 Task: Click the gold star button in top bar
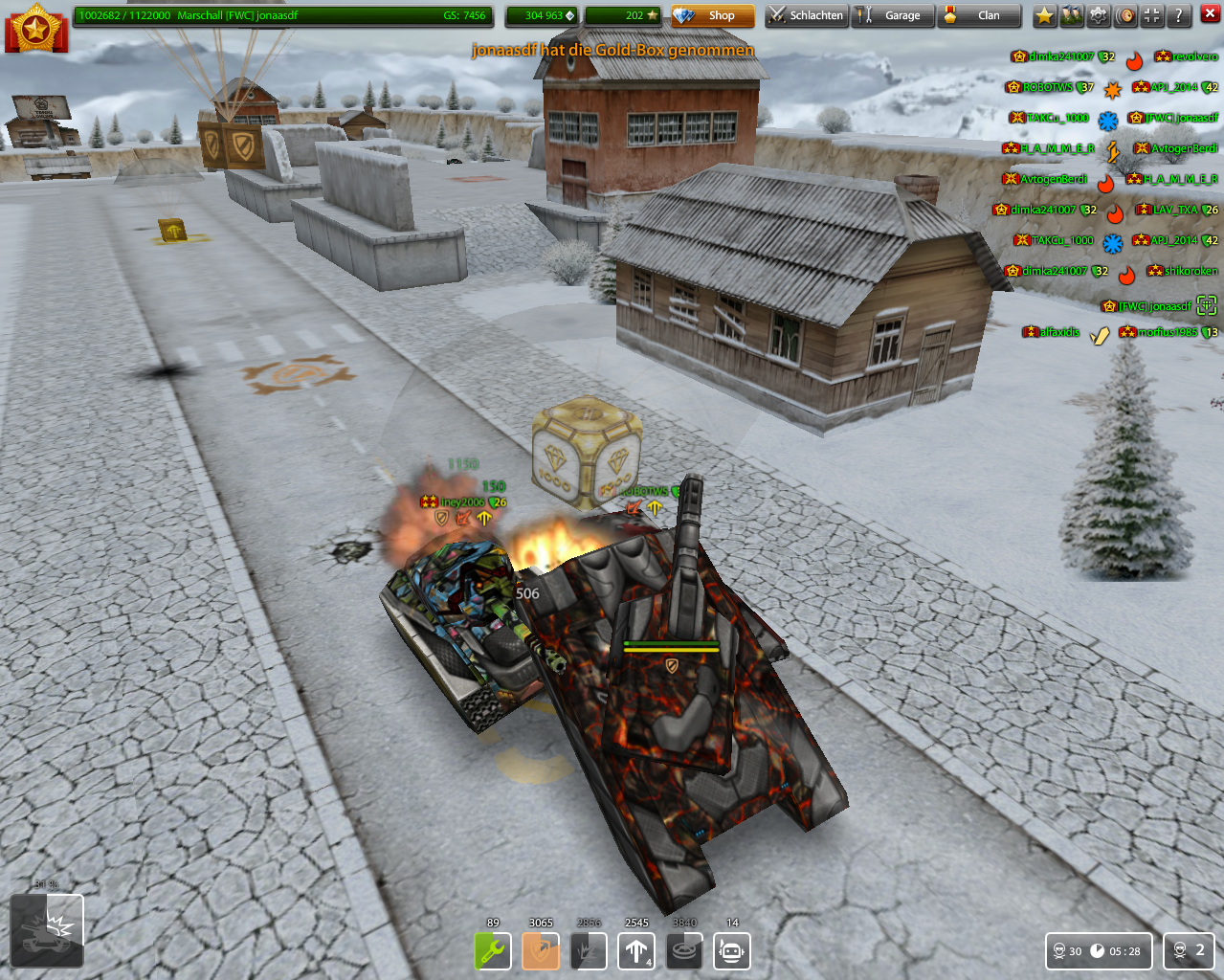(x=1045, y=15)
